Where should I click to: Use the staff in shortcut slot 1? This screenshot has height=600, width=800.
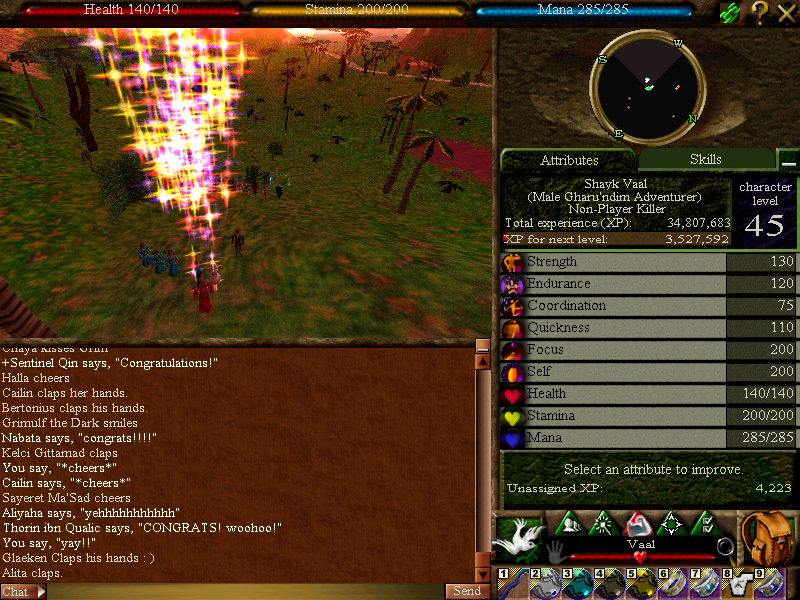tap(513, 584)
